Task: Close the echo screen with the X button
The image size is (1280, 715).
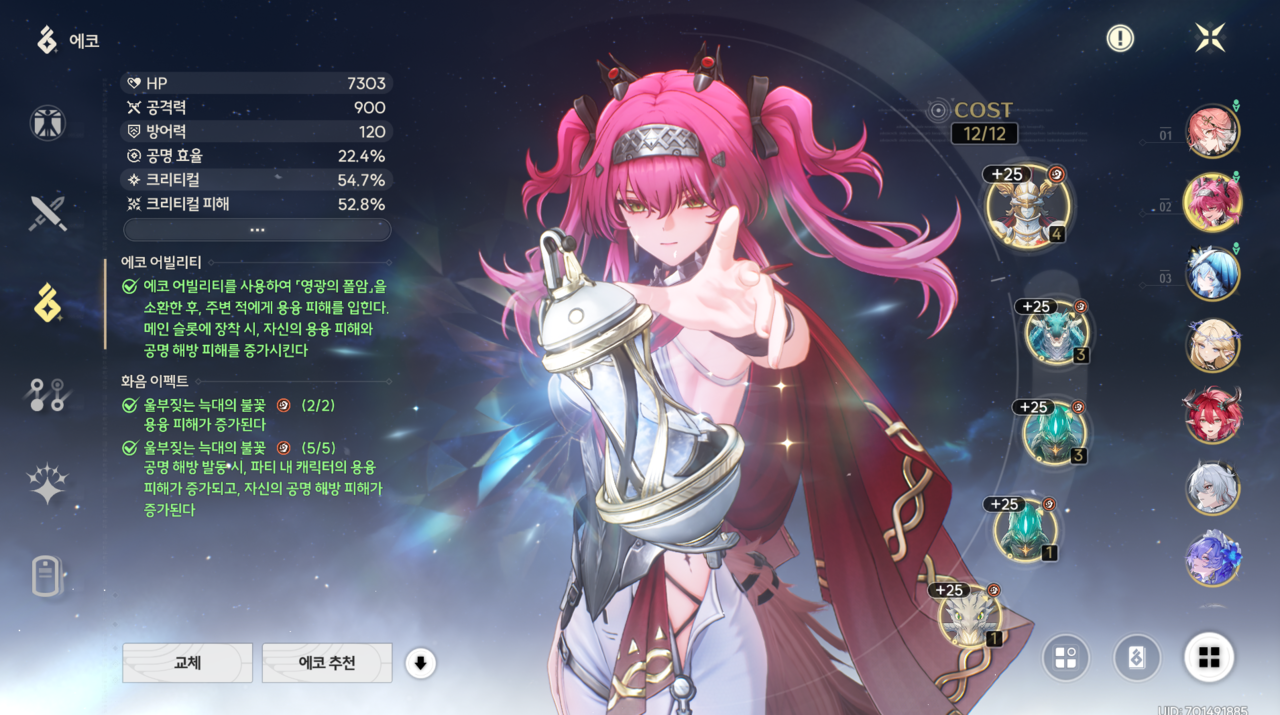Action: [1210, 38]
